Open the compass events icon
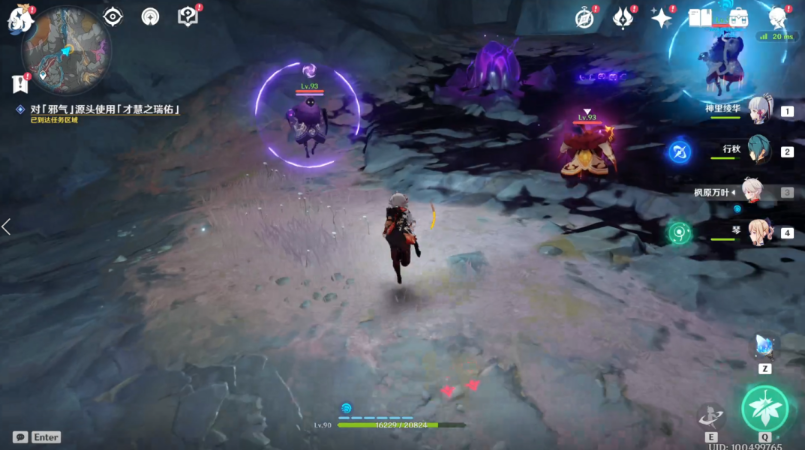The image size is (805, 450). point(586,18)
